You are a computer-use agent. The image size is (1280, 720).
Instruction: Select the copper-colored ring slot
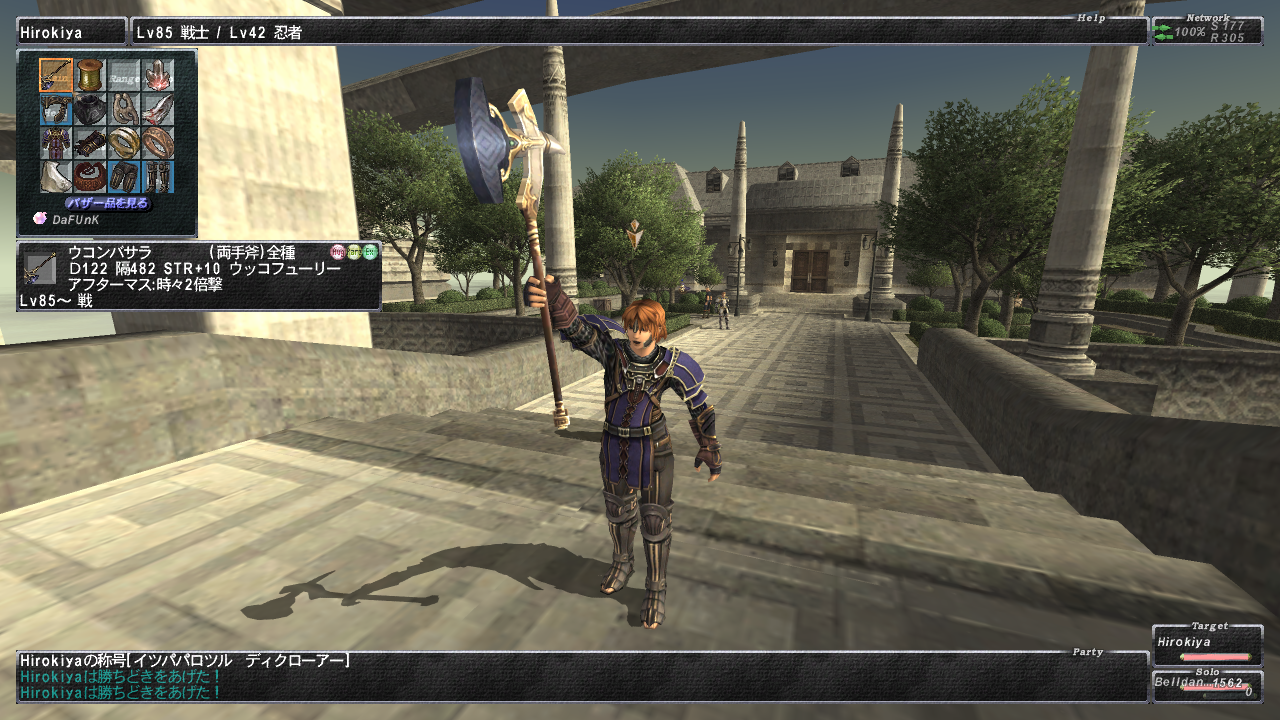158,143
